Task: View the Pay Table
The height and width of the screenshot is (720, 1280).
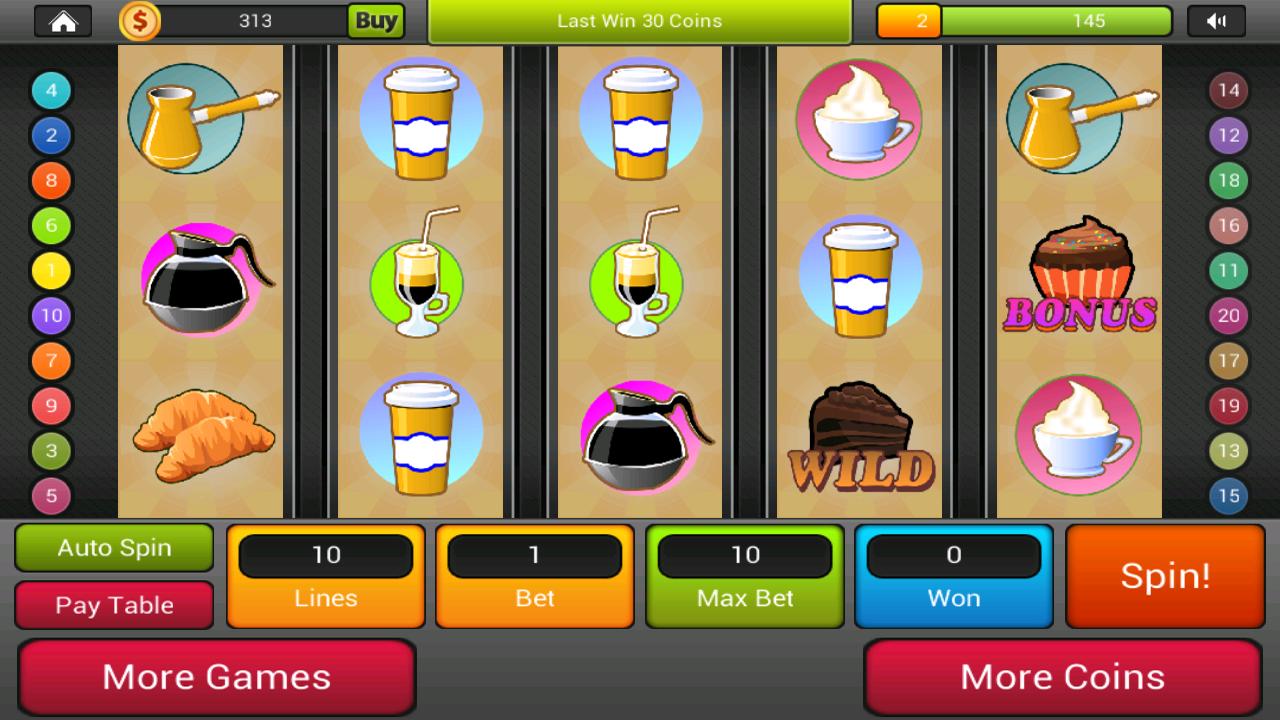Action: [113, 605]
